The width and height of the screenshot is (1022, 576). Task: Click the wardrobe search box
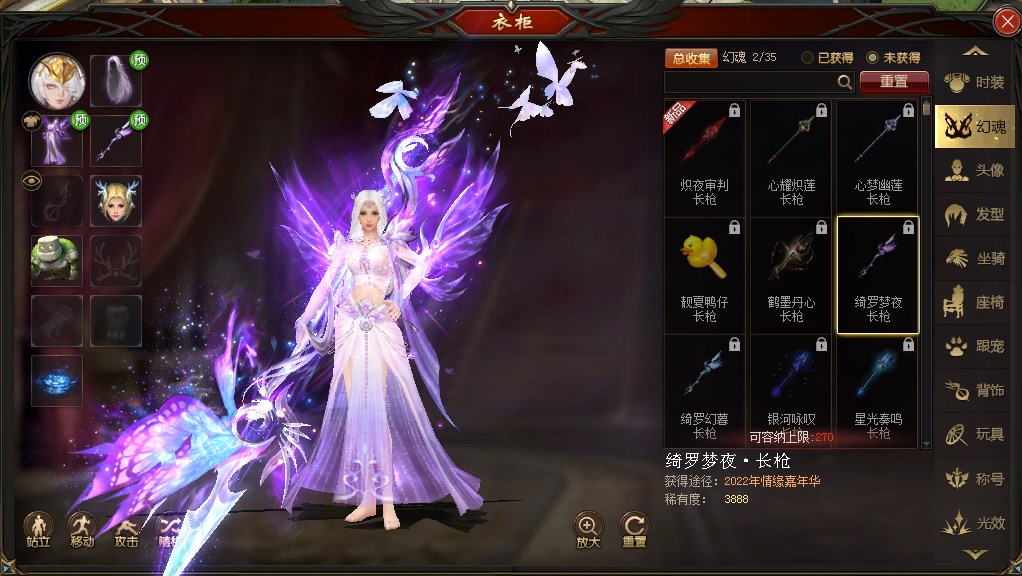(x=752, y=82)
